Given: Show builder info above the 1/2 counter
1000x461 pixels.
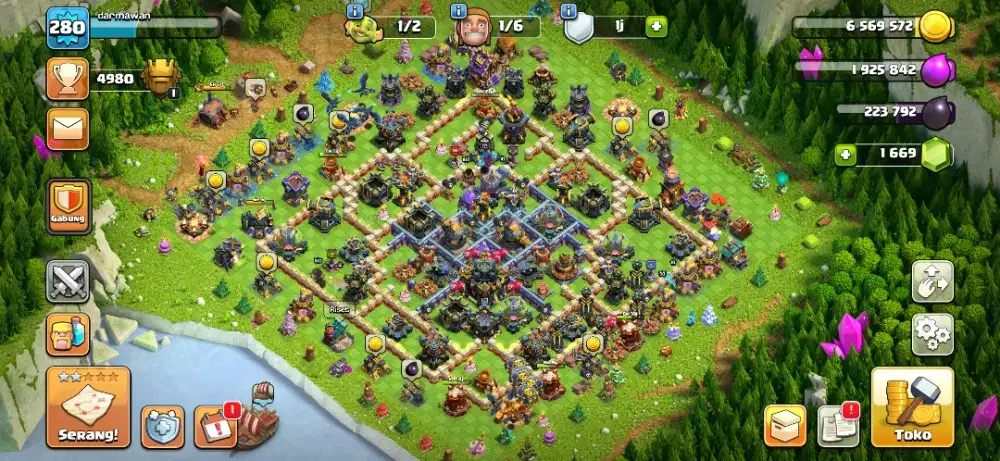Looking at the screenshot, I should 353,10.
